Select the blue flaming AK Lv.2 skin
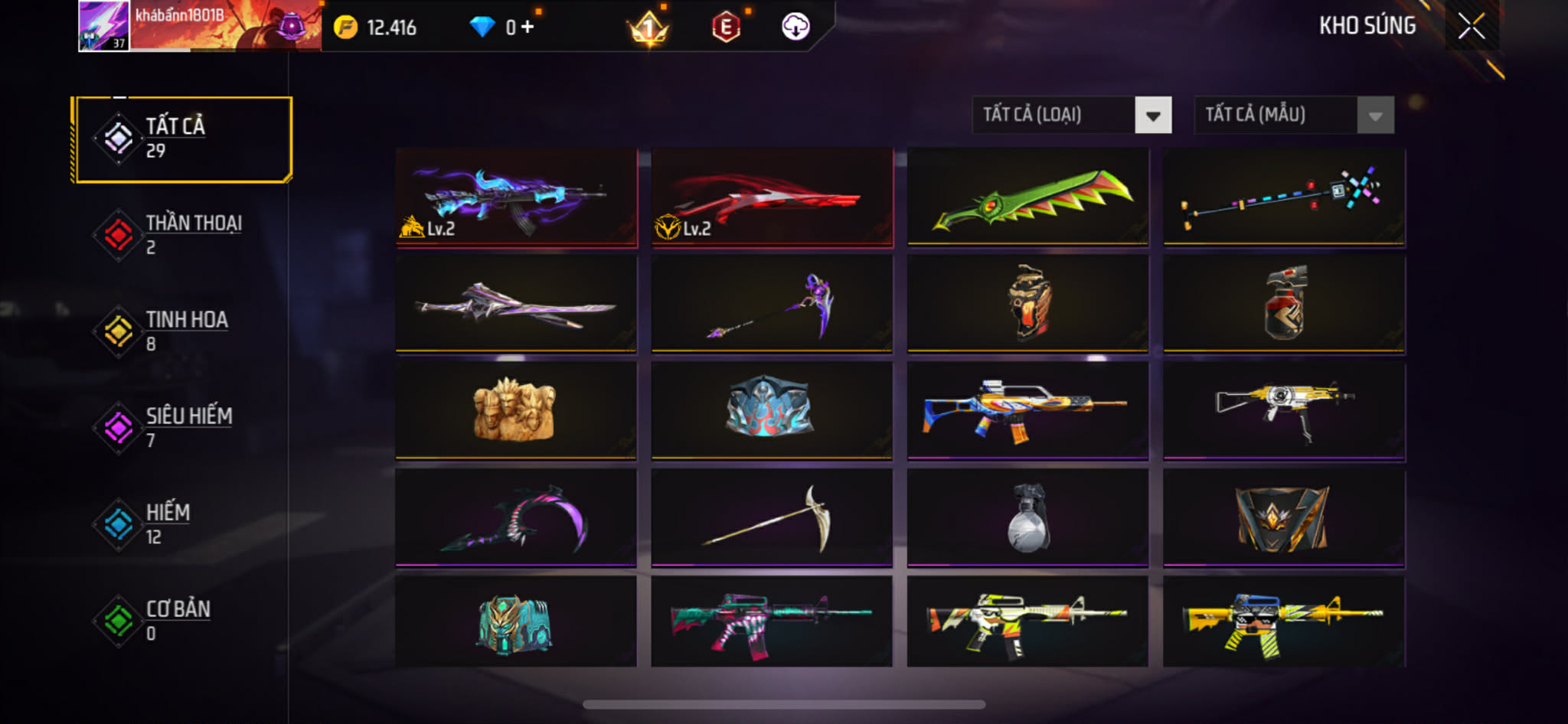The height and width of the screenshot is (724, 1568). pos(516,197)
